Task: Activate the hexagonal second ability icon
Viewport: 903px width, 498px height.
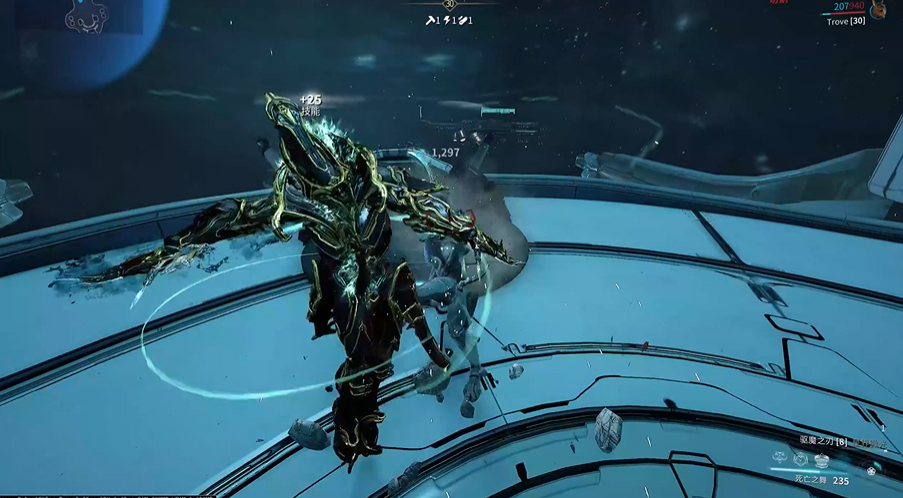Action: click(x=801, y=458)
